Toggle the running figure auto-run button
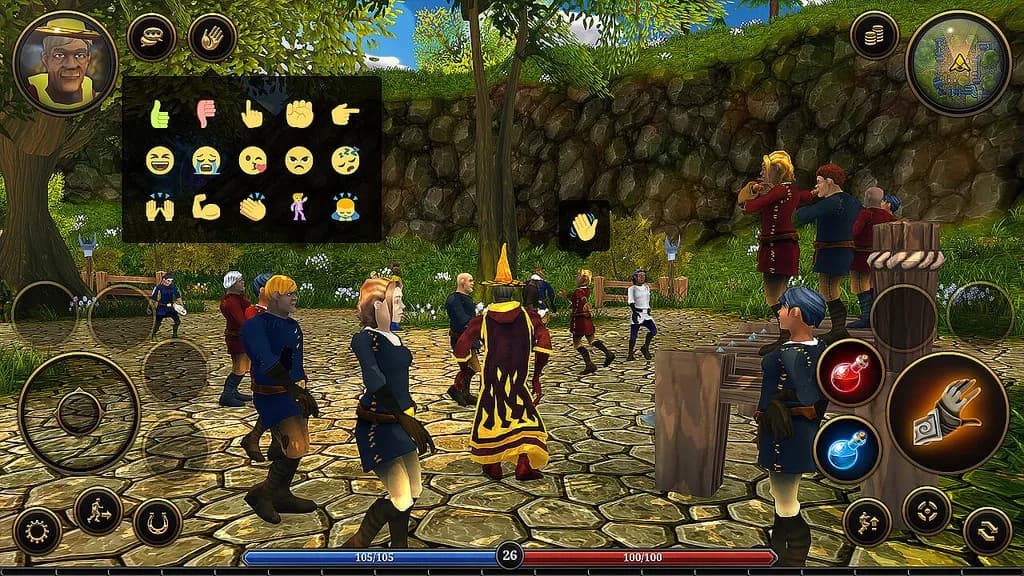 98,511
